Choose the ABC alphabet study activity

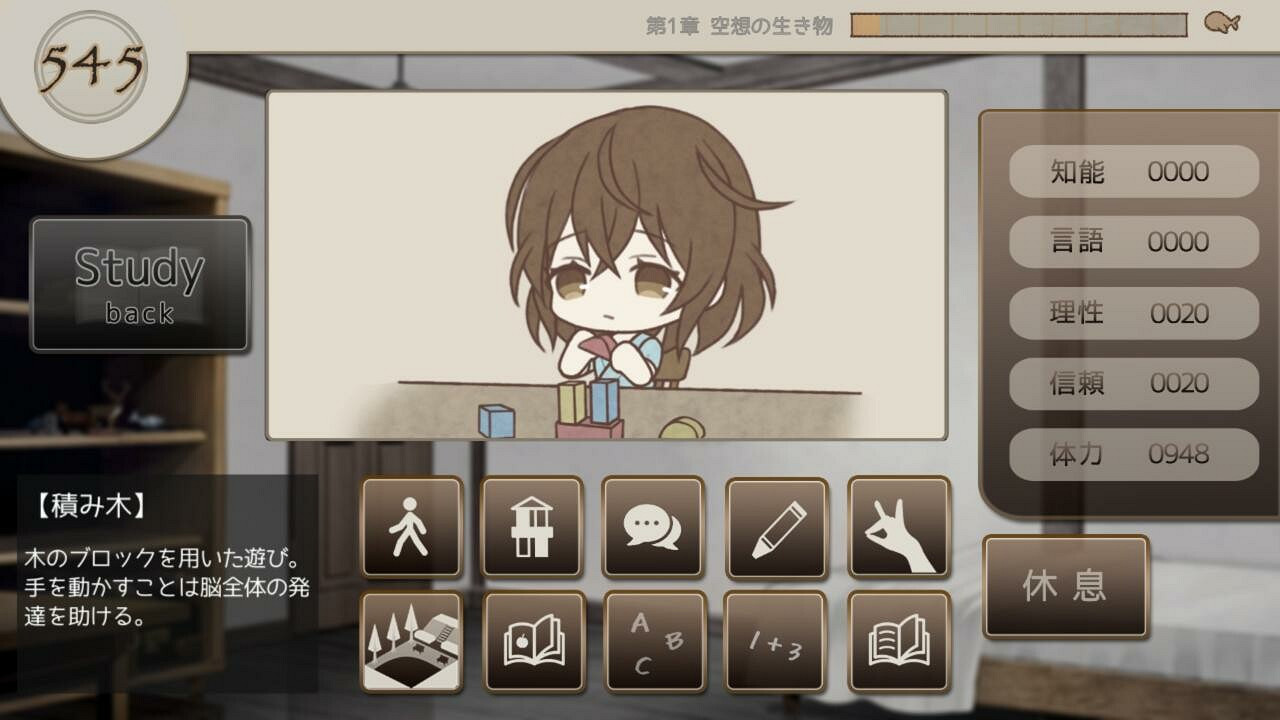pyautogui.click(x=655, y=643)
